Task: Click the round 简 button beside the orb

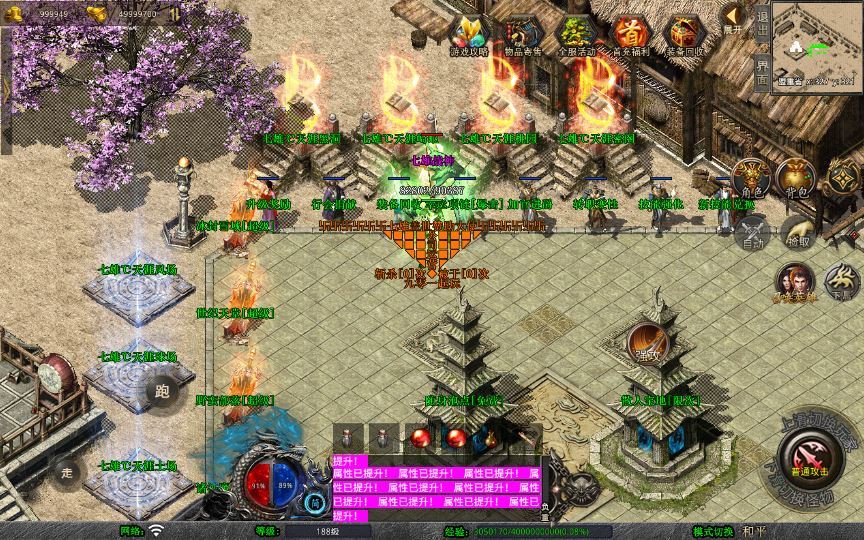Action: tap(316, 502)
